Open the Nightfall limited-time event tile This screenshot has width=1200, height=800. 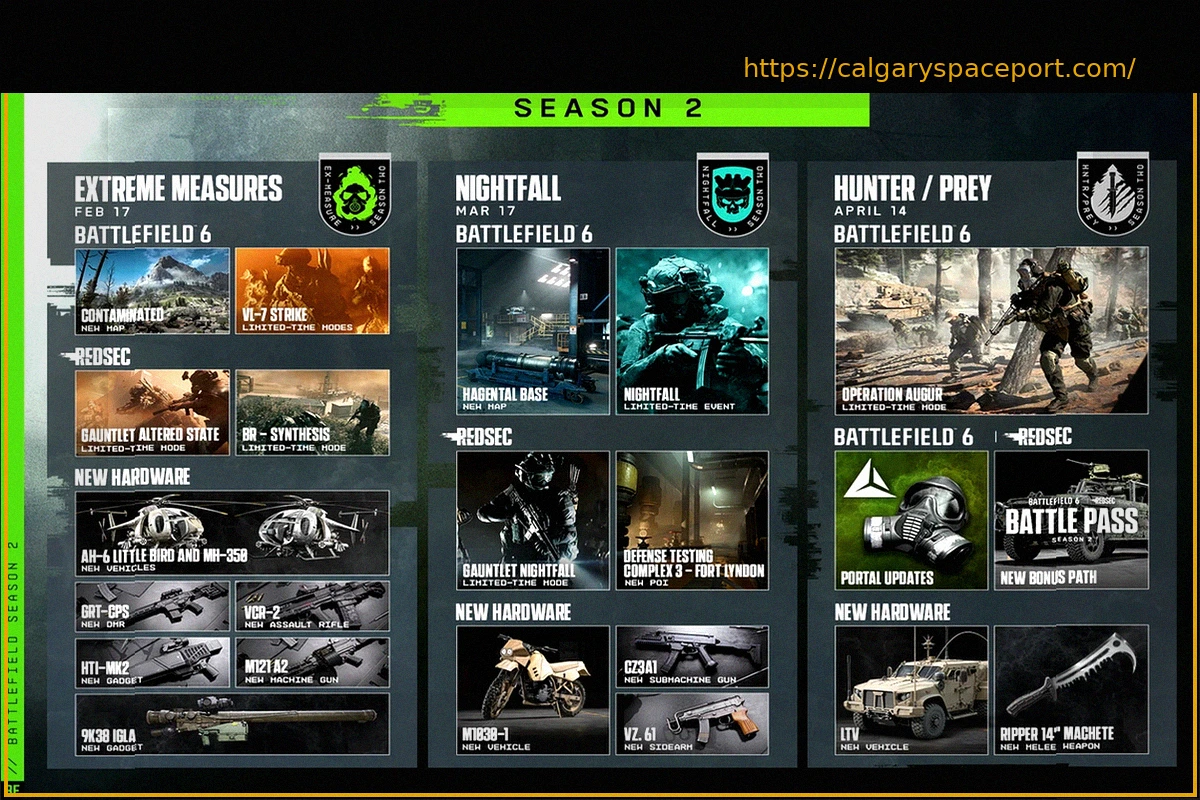tap(692, 331)
